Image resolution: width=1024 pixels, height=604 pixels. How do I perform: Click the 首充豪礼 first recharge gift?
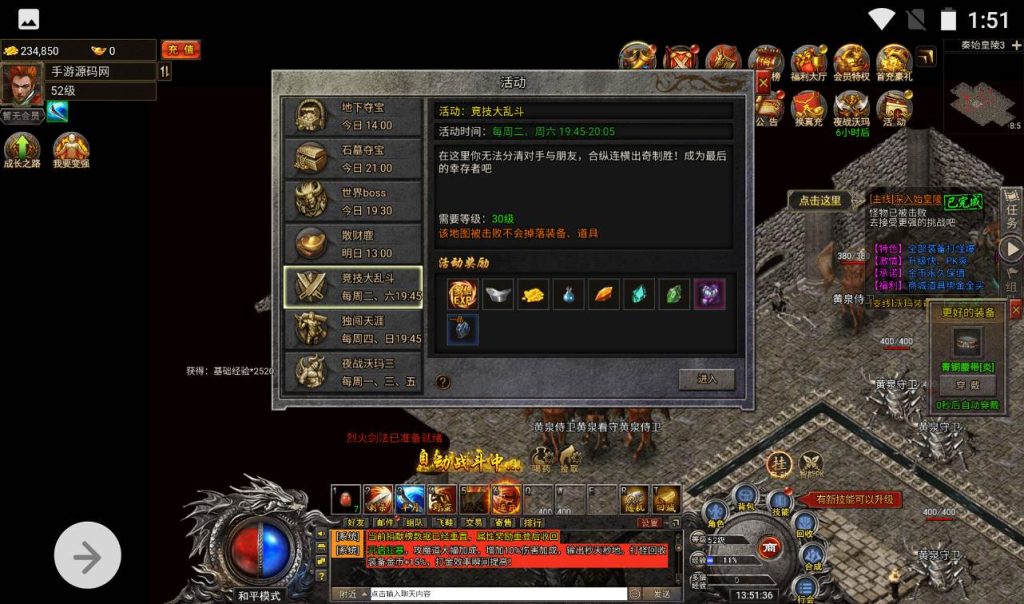(x=894, y=62)
